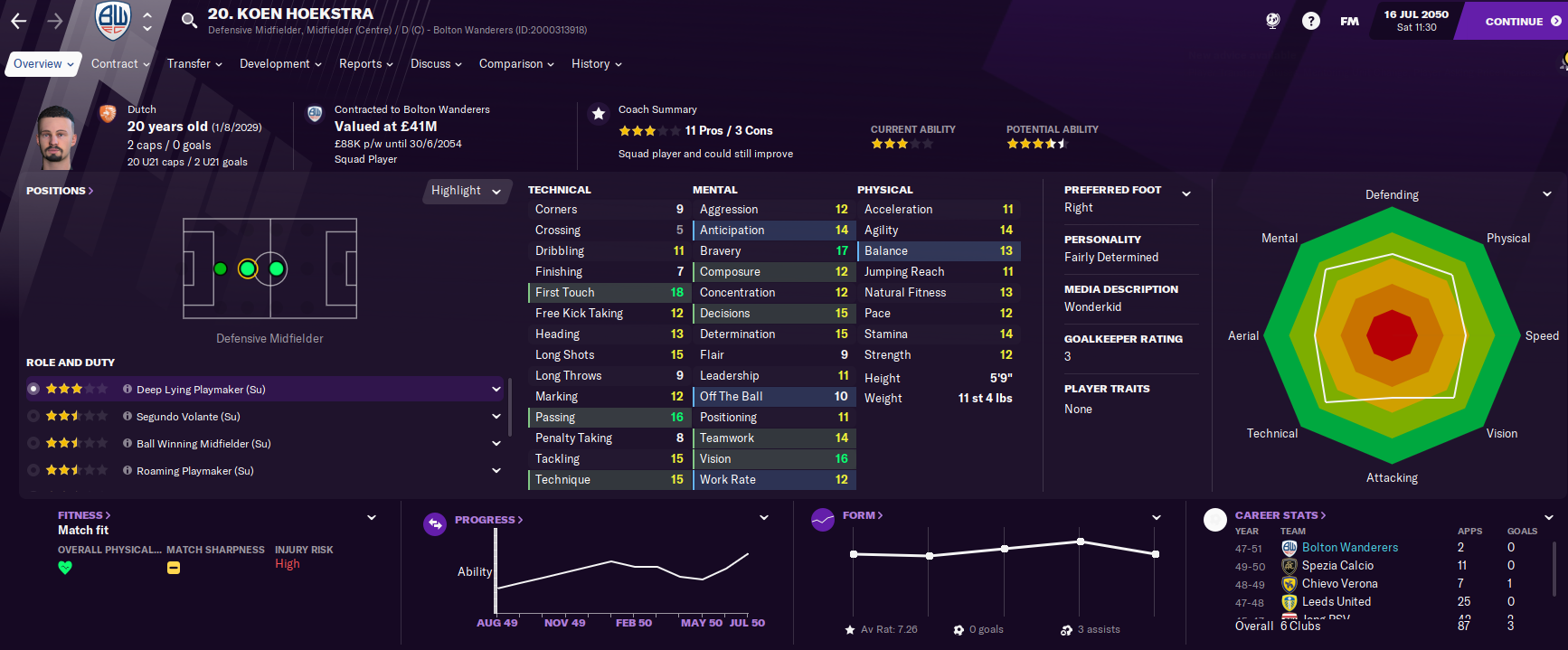Open the Development menu
1568x650 pixels.
coord(279,64)
